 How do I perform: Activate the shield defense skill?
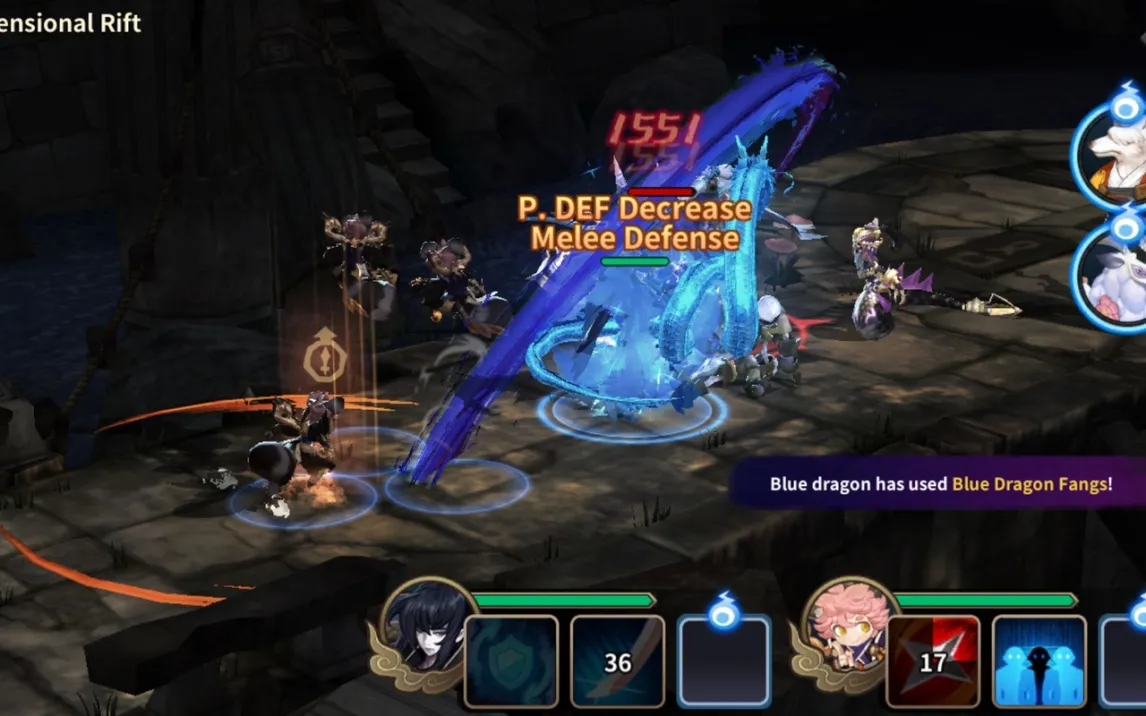click(511, 661)
